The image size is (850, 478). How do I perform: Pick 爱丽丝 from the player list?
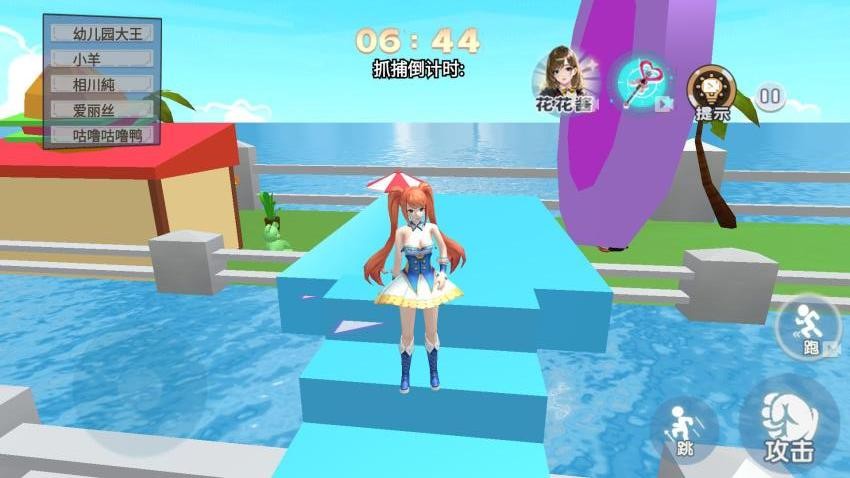(100, 109)
